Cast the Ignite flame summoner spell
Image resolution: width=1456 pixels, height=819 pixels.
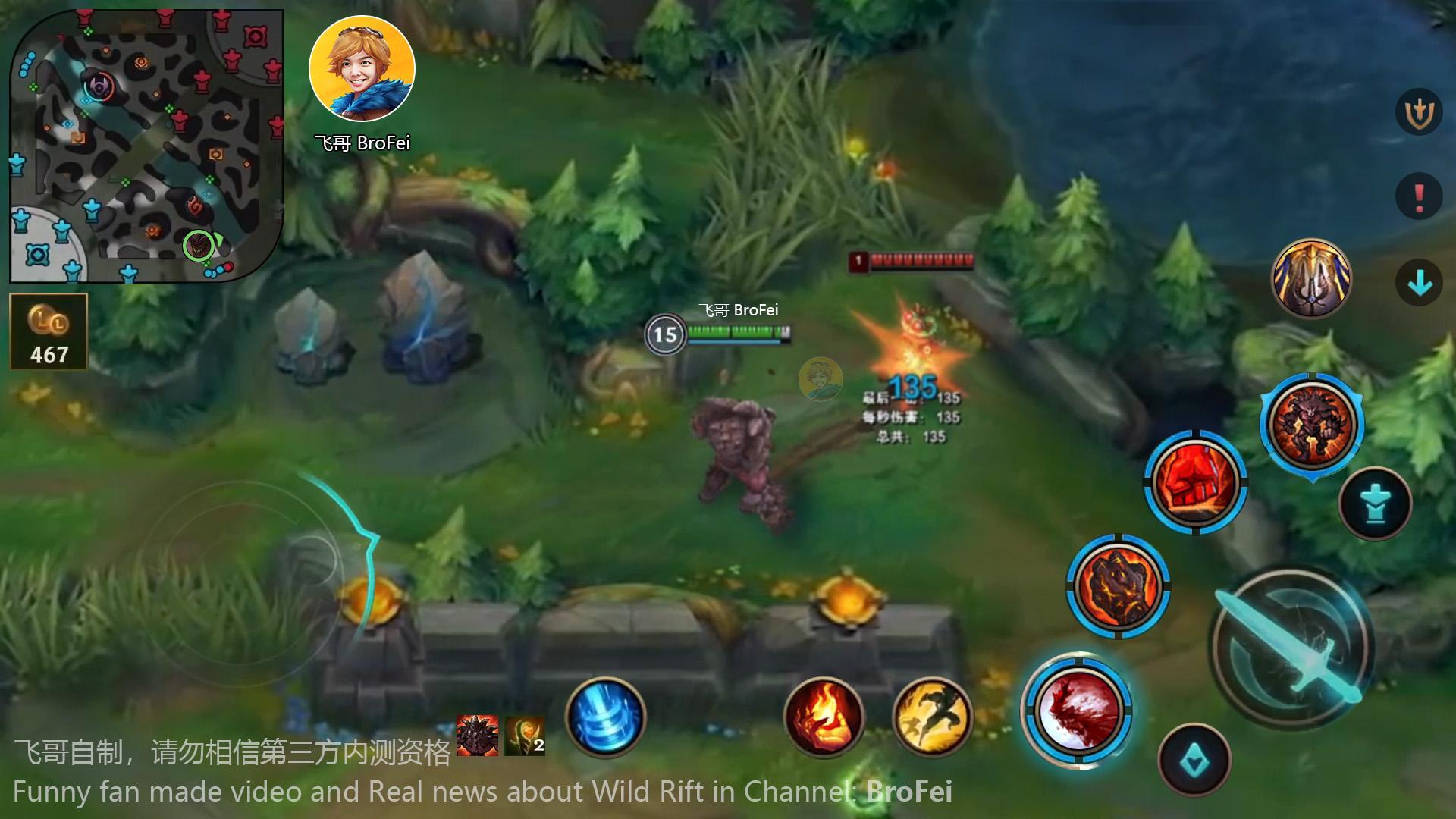[x=823, y=717]
